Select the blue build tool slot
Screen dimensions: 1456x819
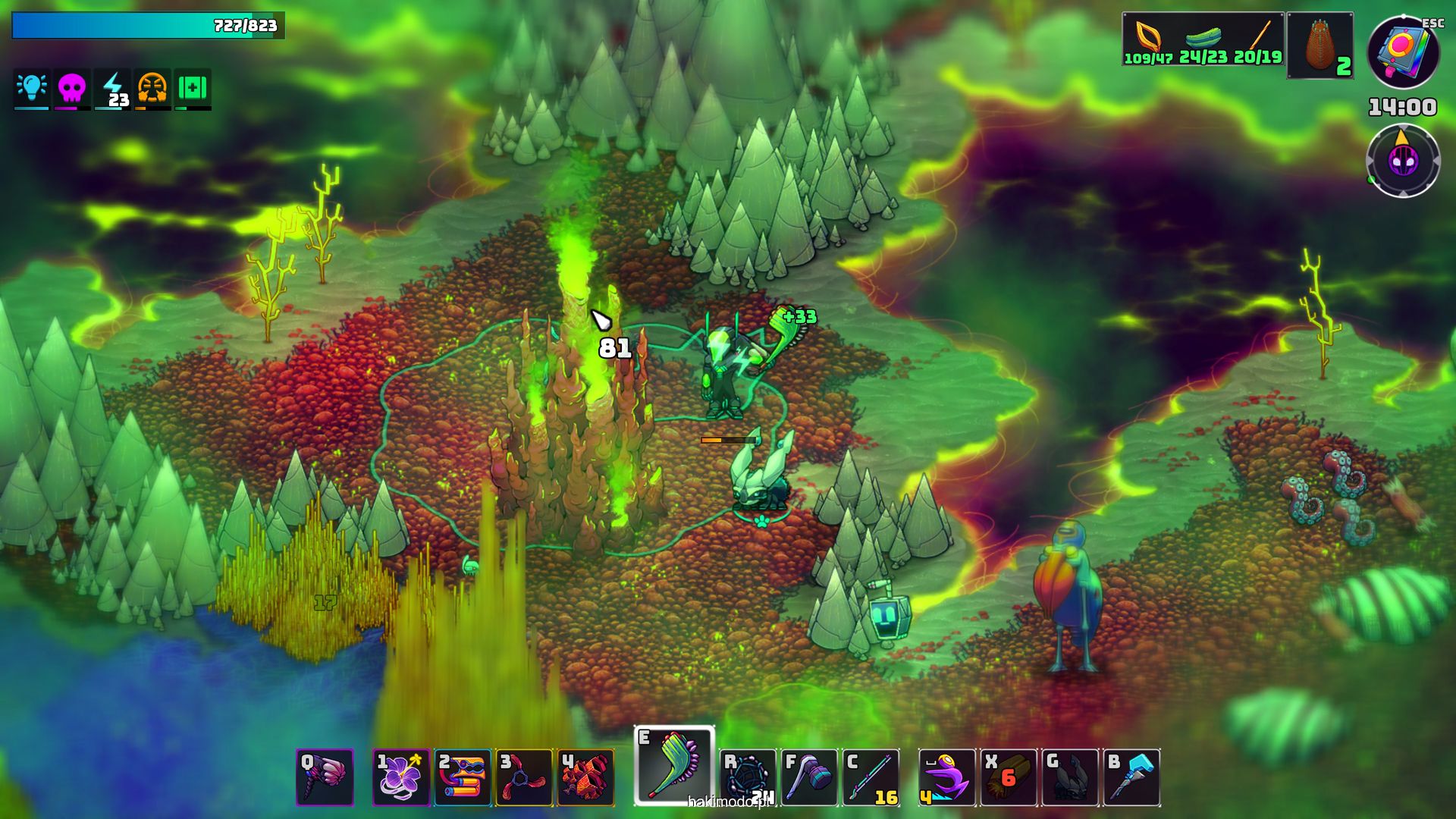point(1131,777)
